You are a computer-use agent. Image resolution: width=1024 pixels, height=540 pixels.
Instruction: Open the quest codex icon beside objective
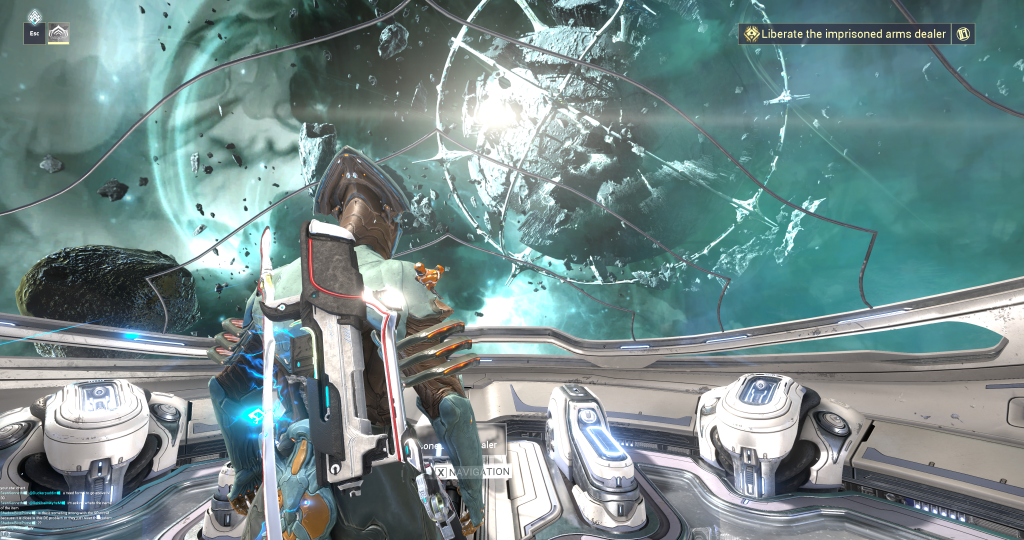point(964,34)
